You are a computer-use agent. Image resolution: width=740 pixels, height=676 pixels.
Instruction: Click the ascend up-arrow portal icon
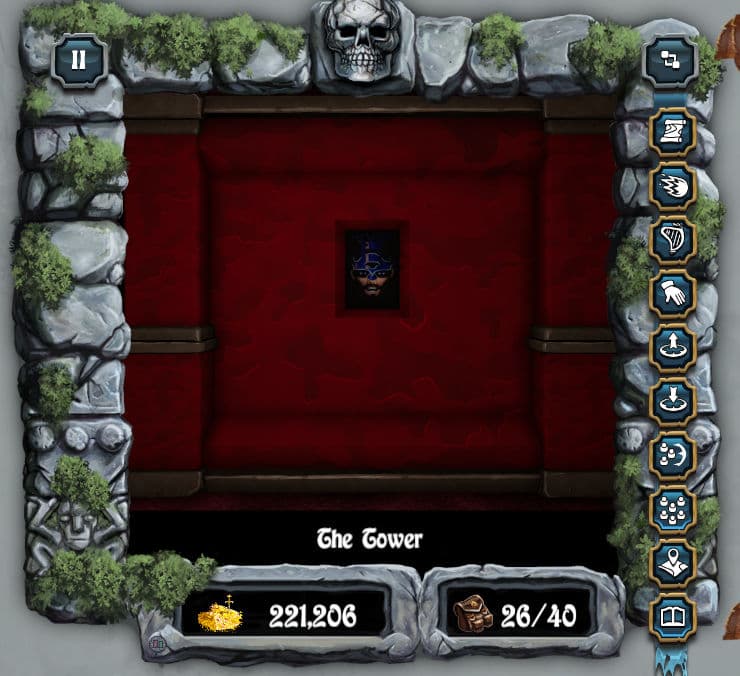click(673, 348)
